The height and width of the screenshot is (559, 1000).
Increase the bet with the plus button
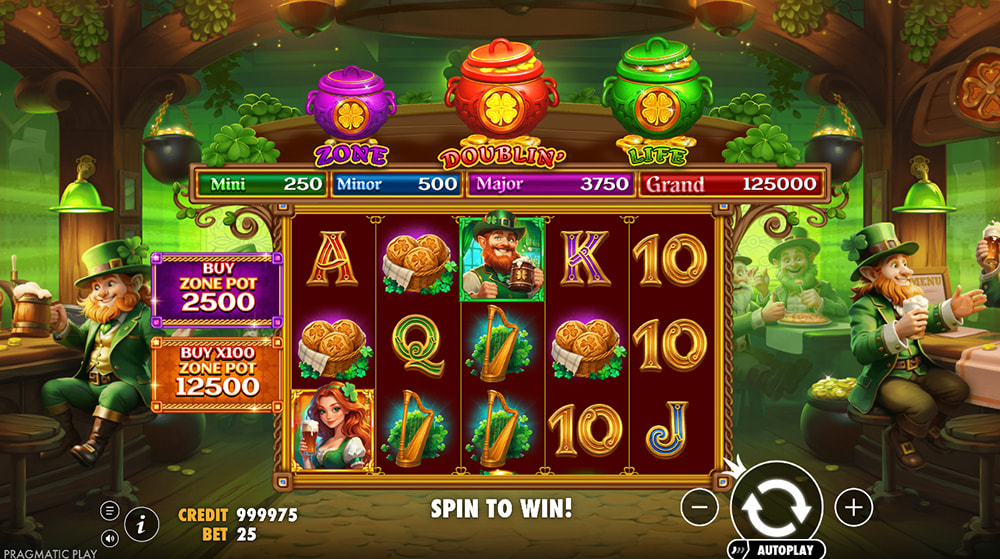pos(853,508)
